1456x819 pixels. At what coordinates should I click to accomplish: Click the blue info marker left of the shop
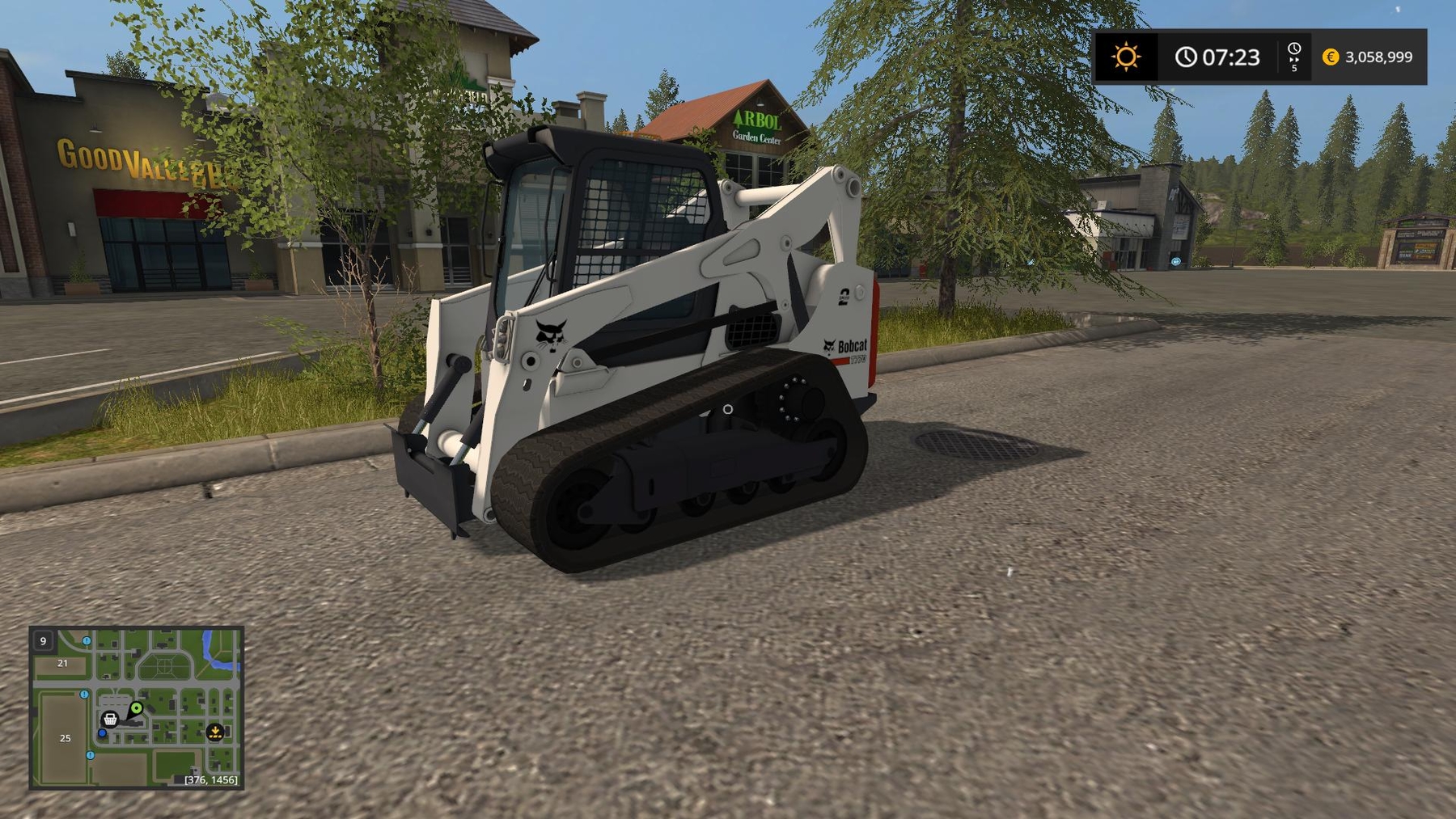click(x=84, y=694)
